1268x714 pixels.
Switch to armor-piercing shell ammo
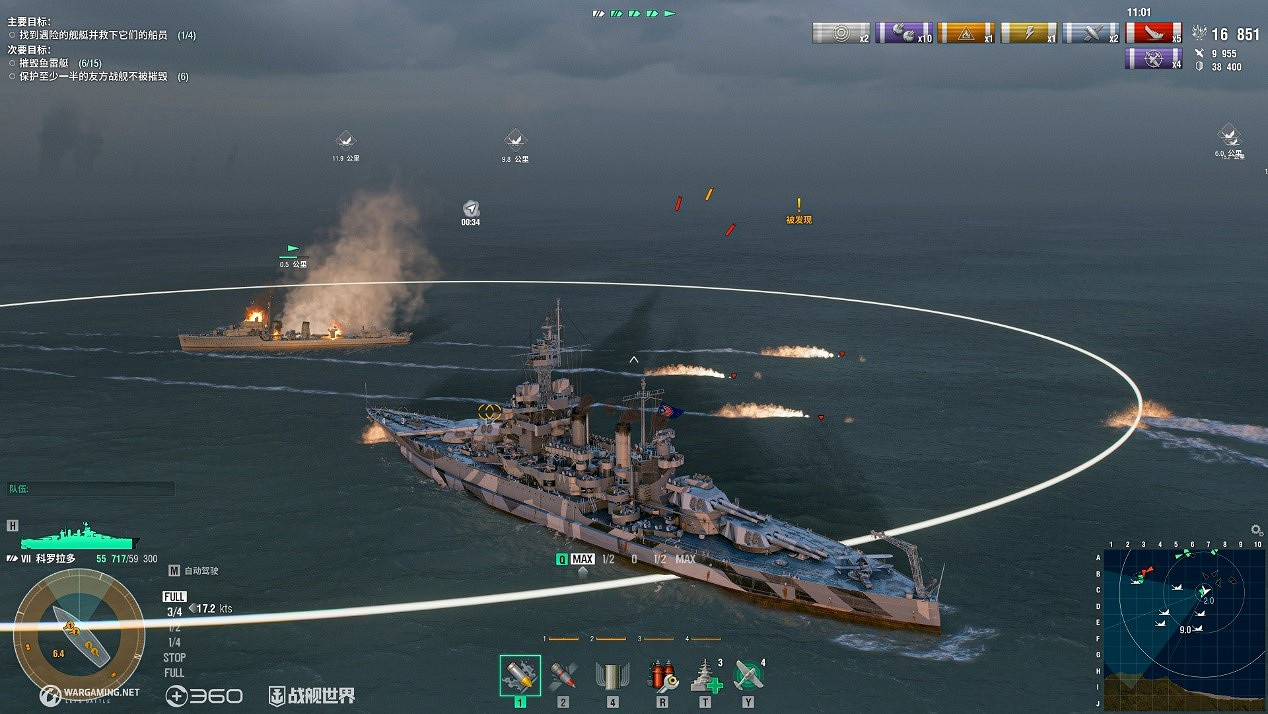coord(563,676)
